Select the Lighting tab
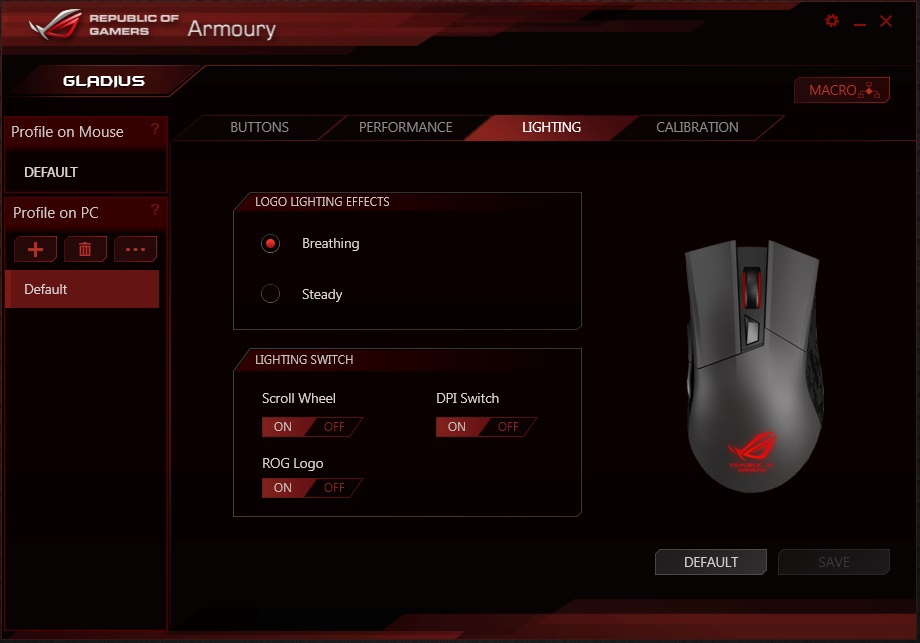The image size is (920, 643). click(551, 128)
